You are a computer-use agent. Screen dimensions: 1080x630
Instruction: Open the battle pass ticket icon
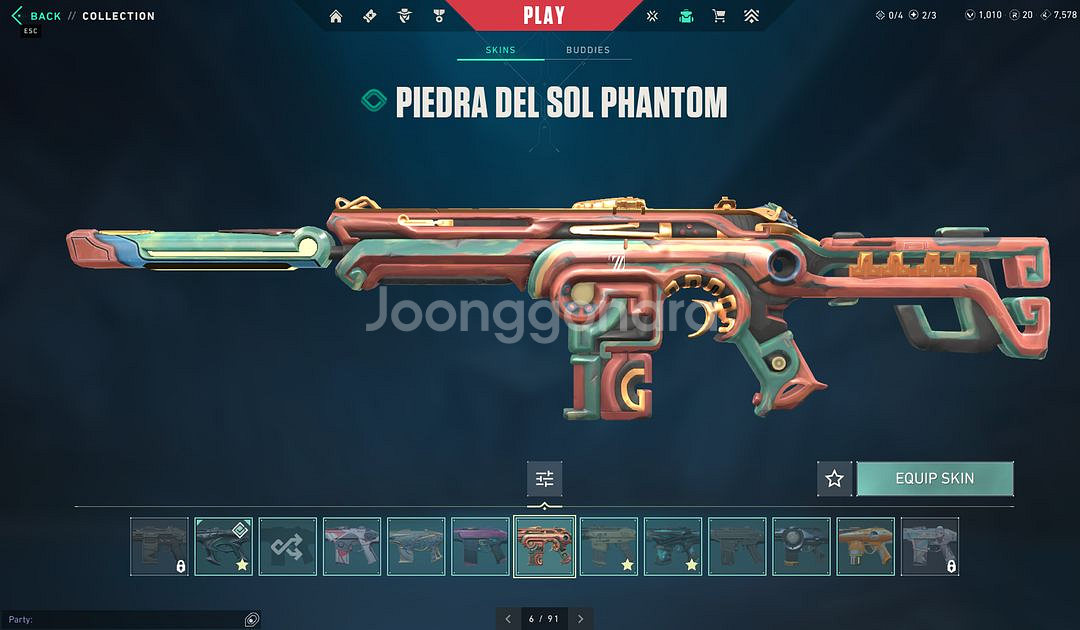pos(370,16)
